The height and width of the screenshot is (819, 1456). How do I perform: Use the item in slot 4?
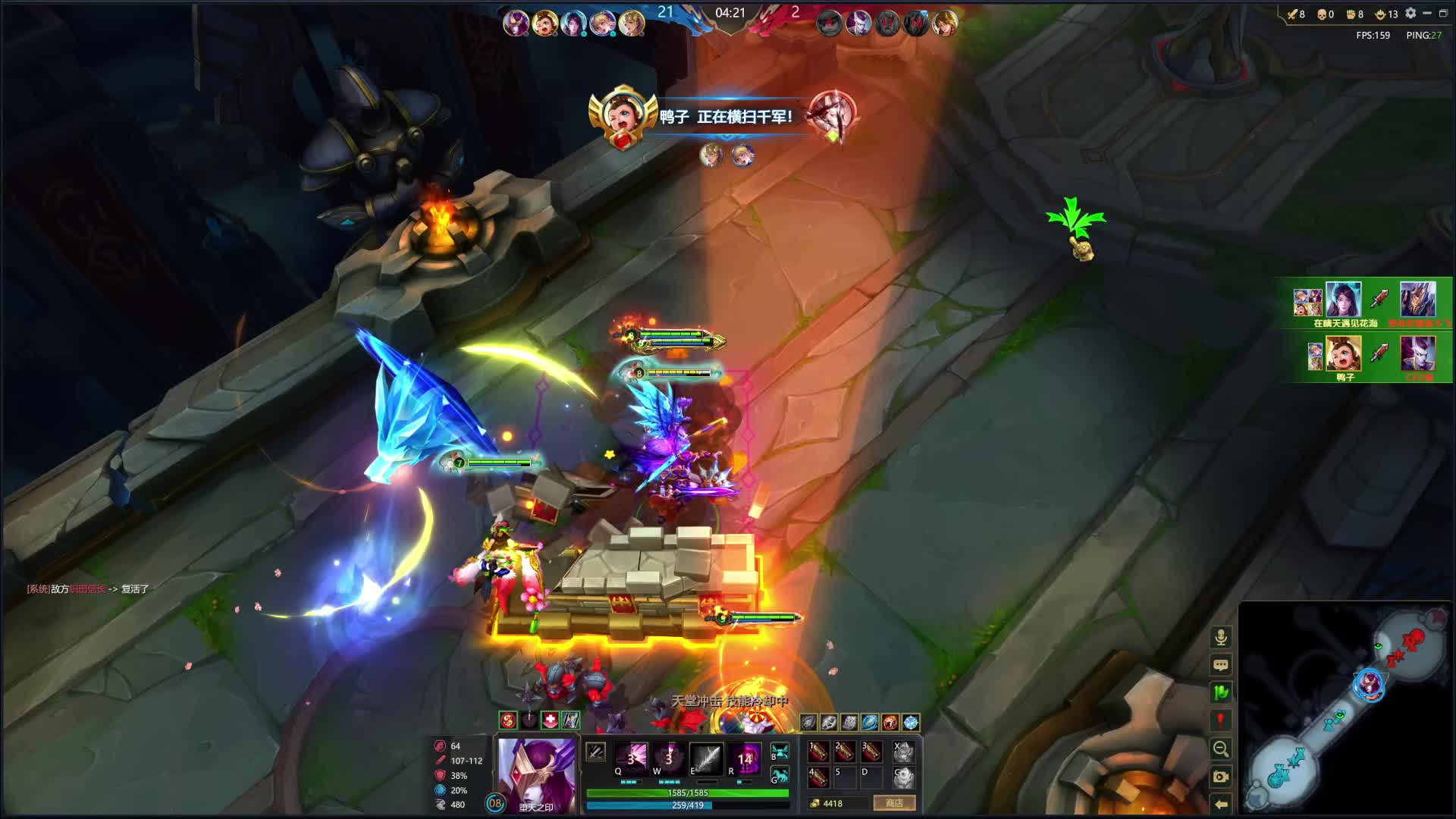point(818,777)
